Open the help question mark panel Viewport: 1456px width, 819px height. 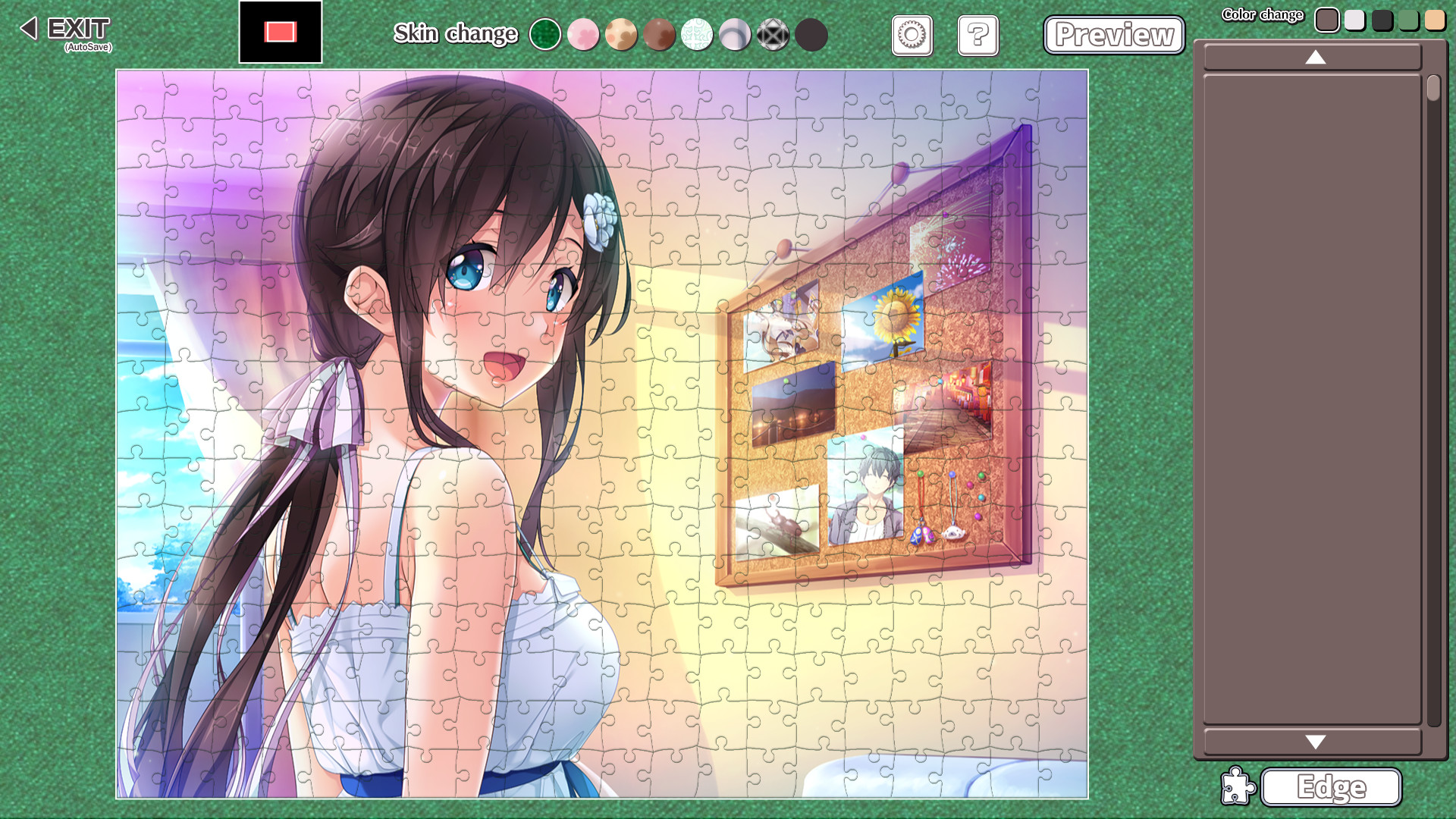(977, 36)
